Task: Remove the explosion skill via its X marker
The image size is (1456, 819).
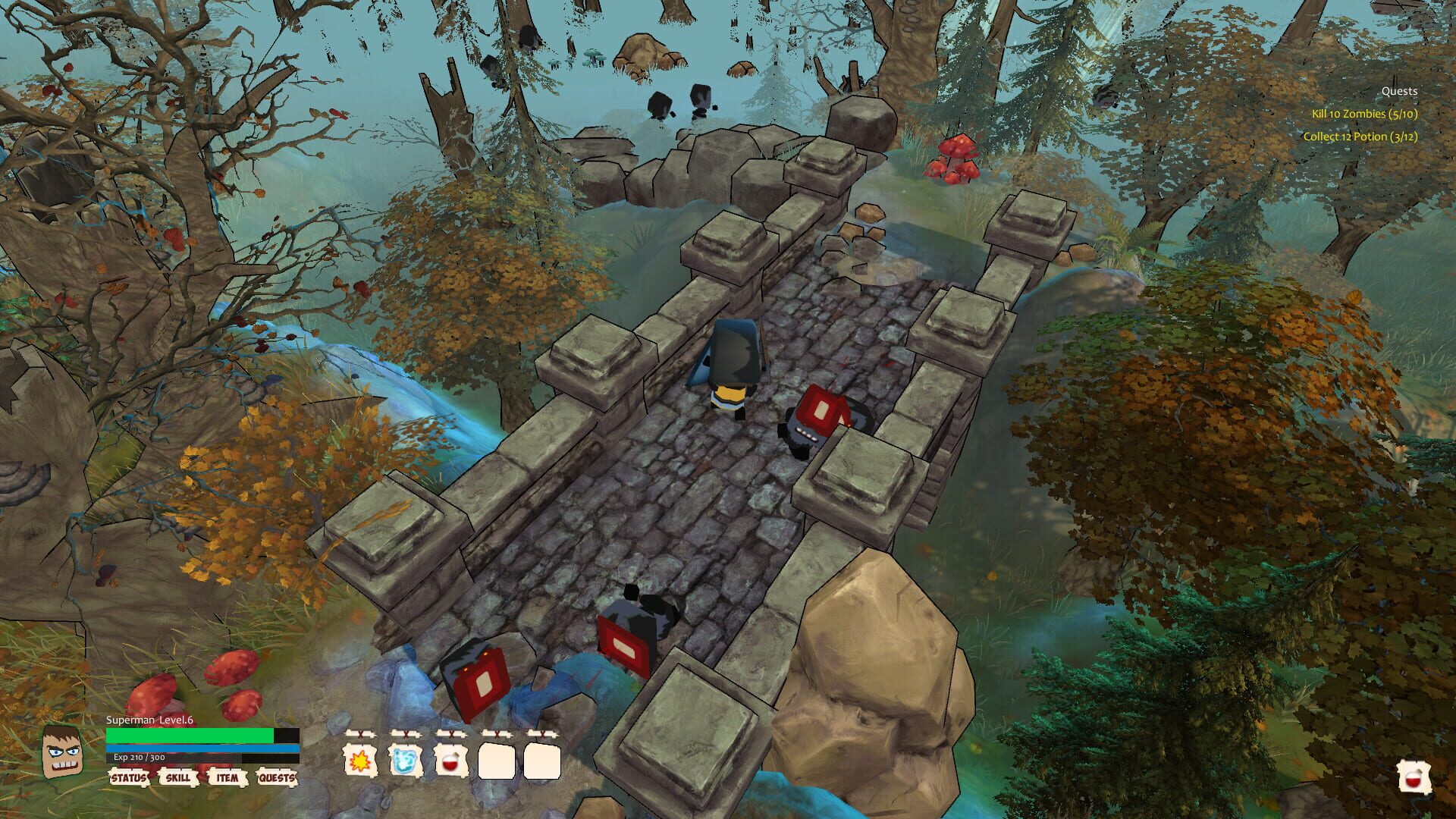Action: click(359, 733)
